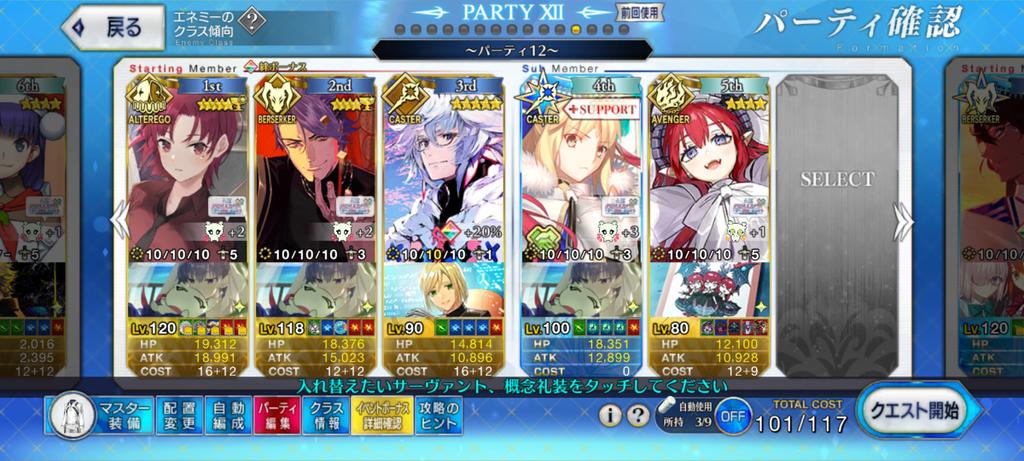Click the question mark help icon

coord(637,415)
